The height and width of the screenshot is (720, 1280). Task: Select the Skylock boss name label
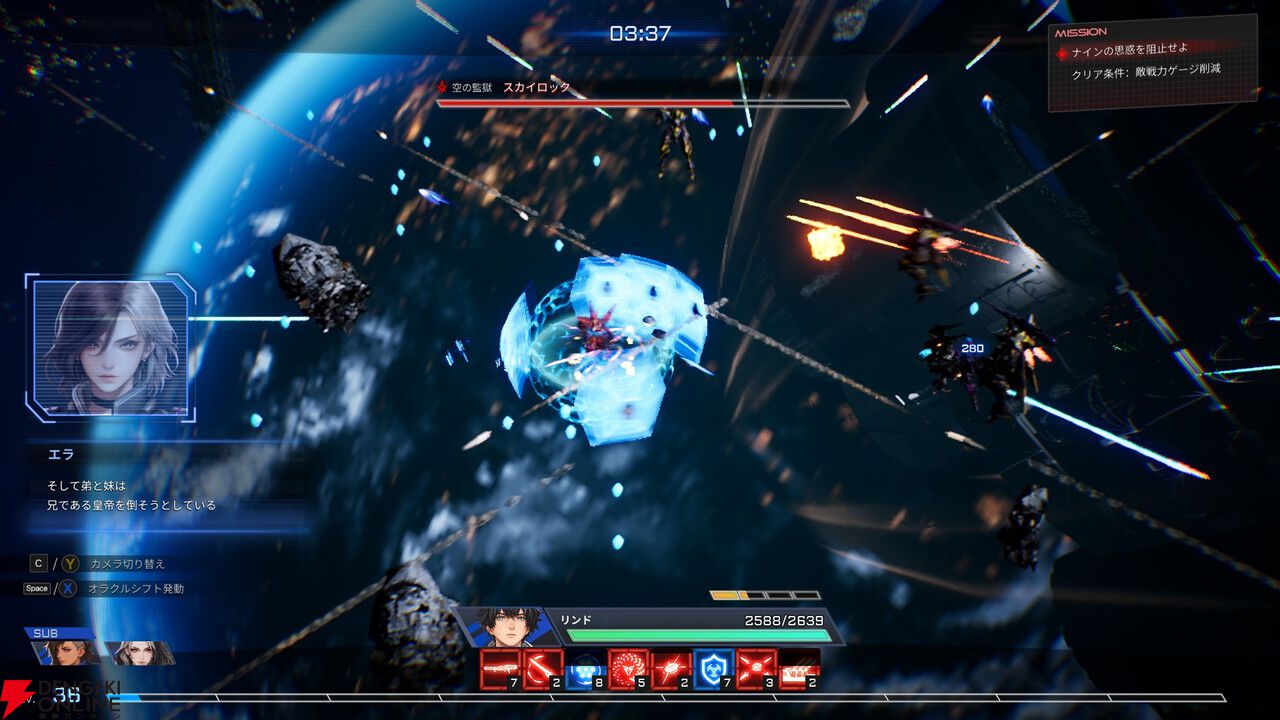tap(536, 88)
